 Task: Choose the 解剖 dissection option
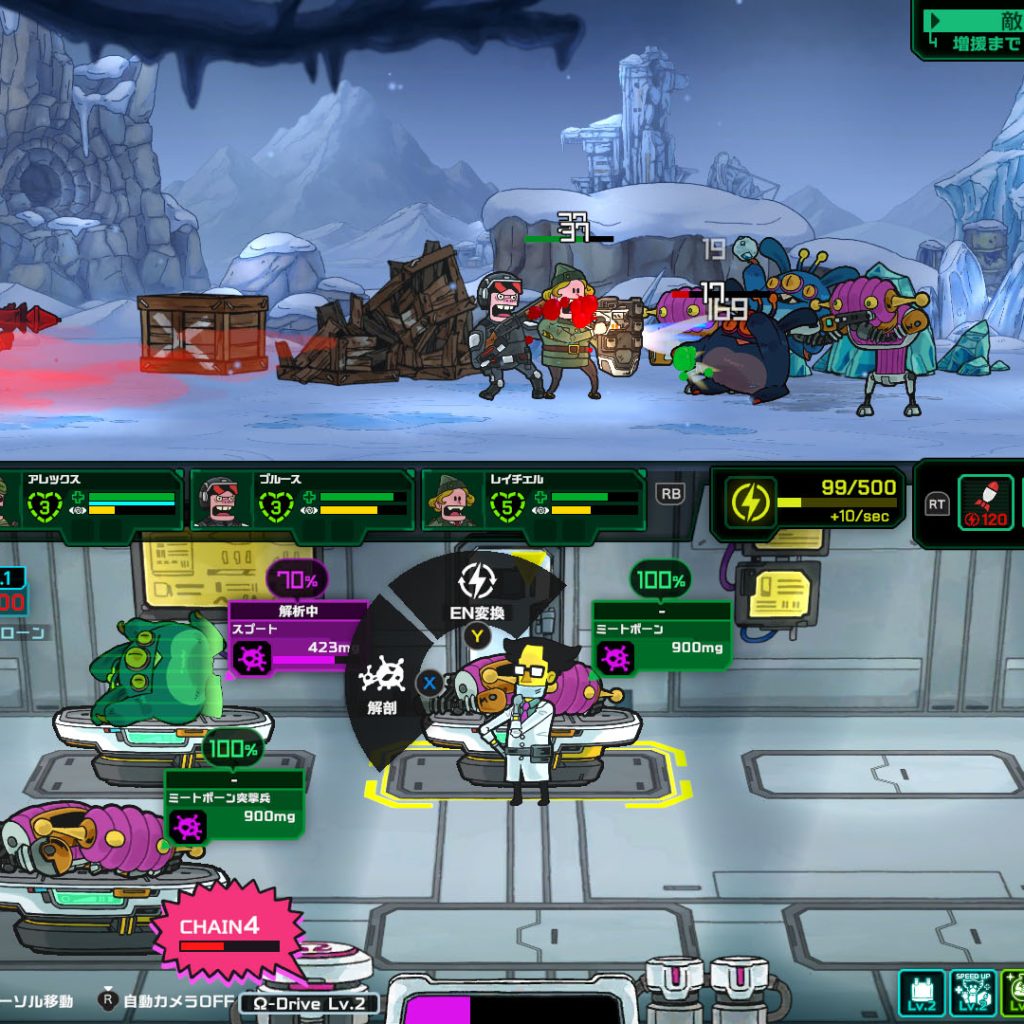pos(382,683)
